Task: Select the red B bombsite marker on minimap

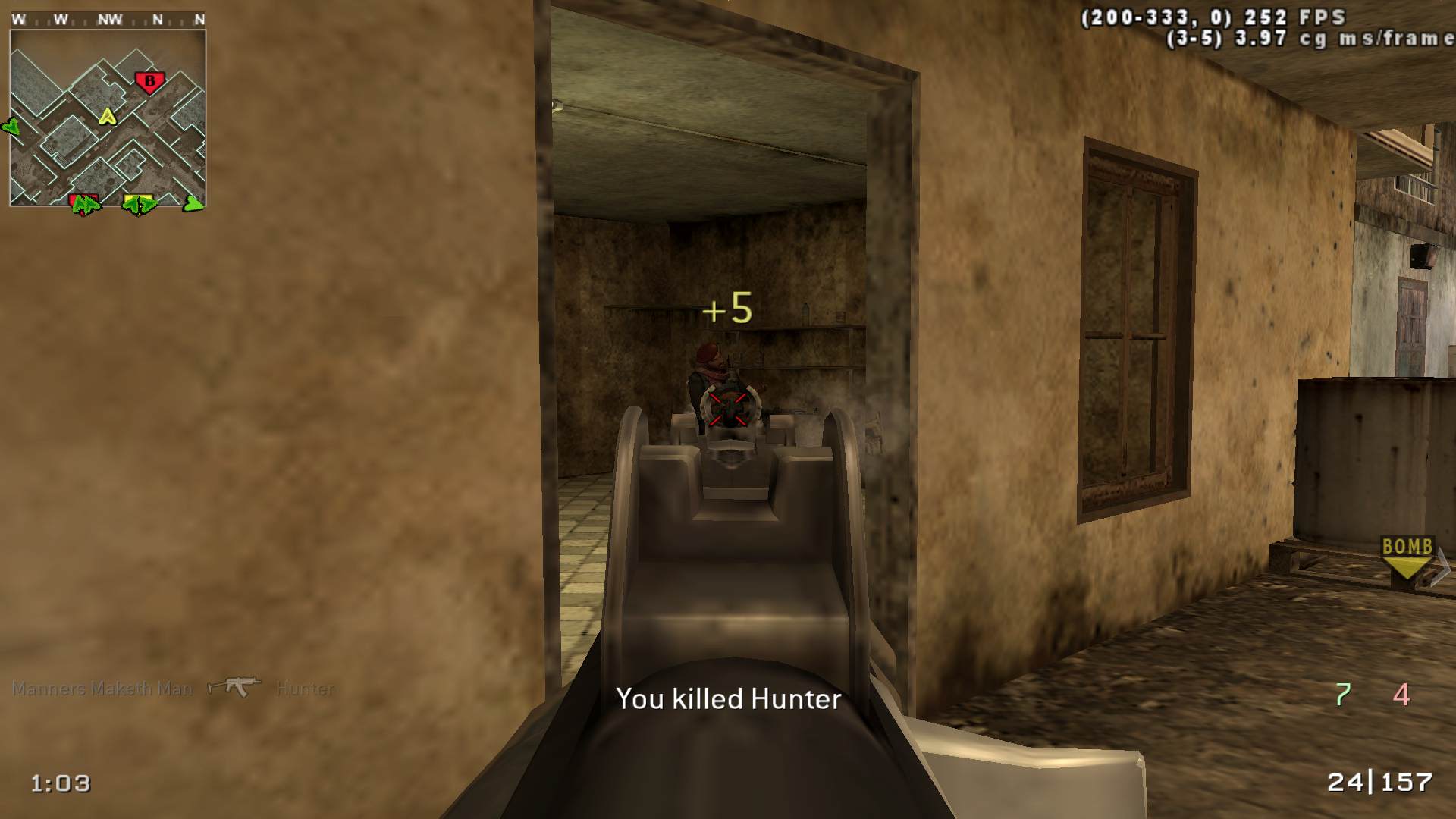Action: [149, 81]
